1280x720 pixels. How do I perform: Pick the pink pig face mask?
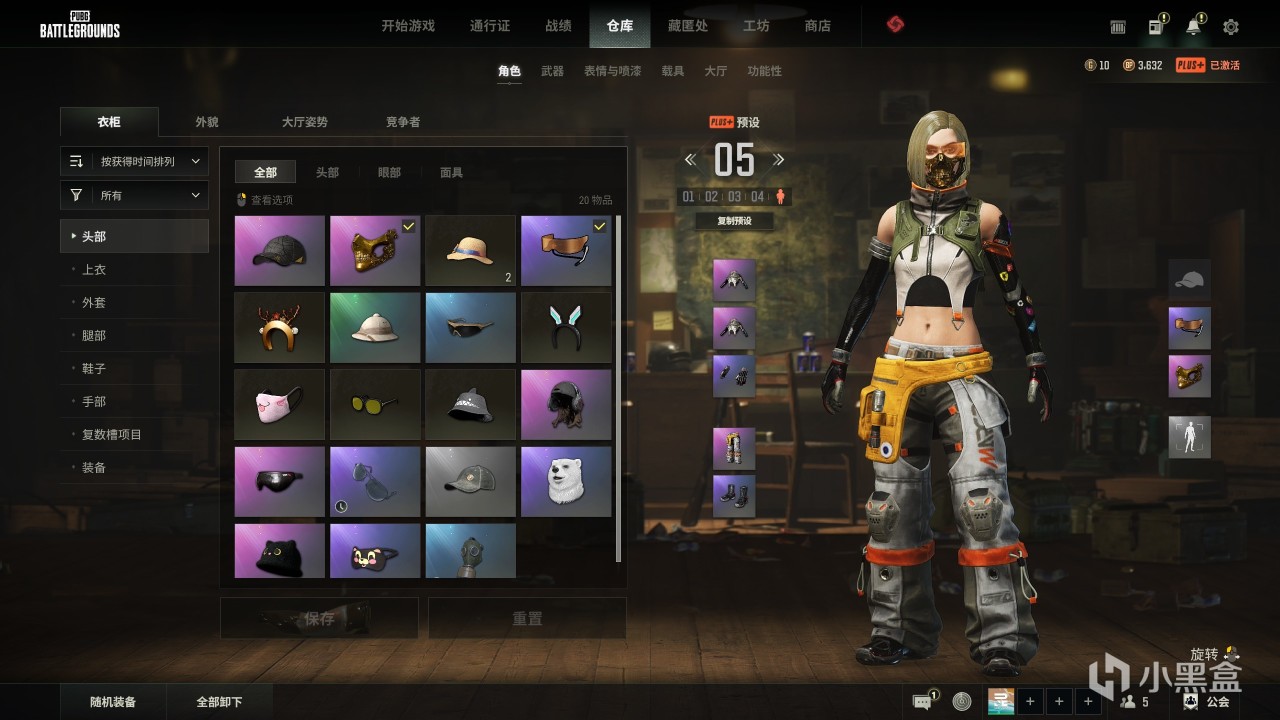pyautogui.click(x=279, y=405)
